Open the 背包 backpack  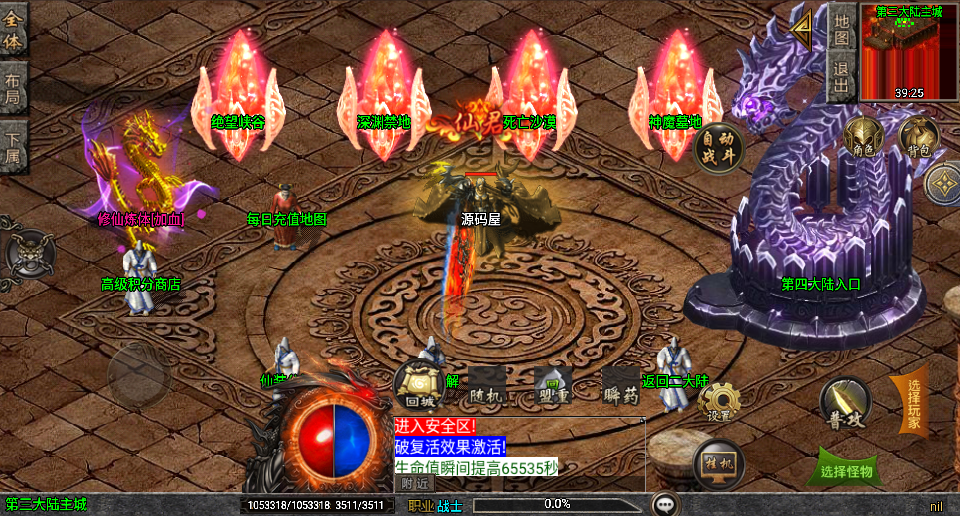click(x=917, y=138)
